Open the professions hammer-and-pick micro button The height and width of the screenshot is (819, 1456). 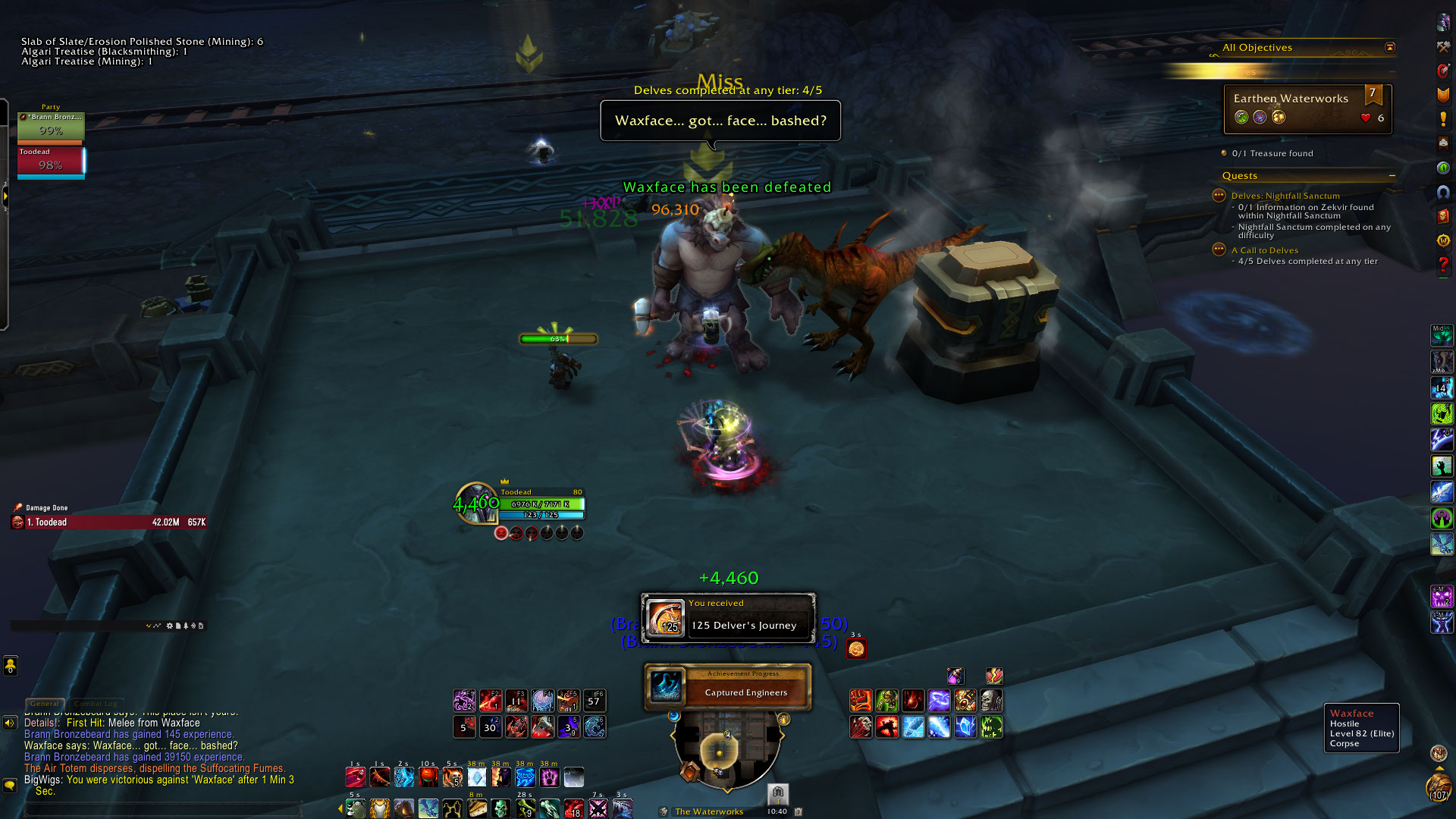coord(1443,47)
